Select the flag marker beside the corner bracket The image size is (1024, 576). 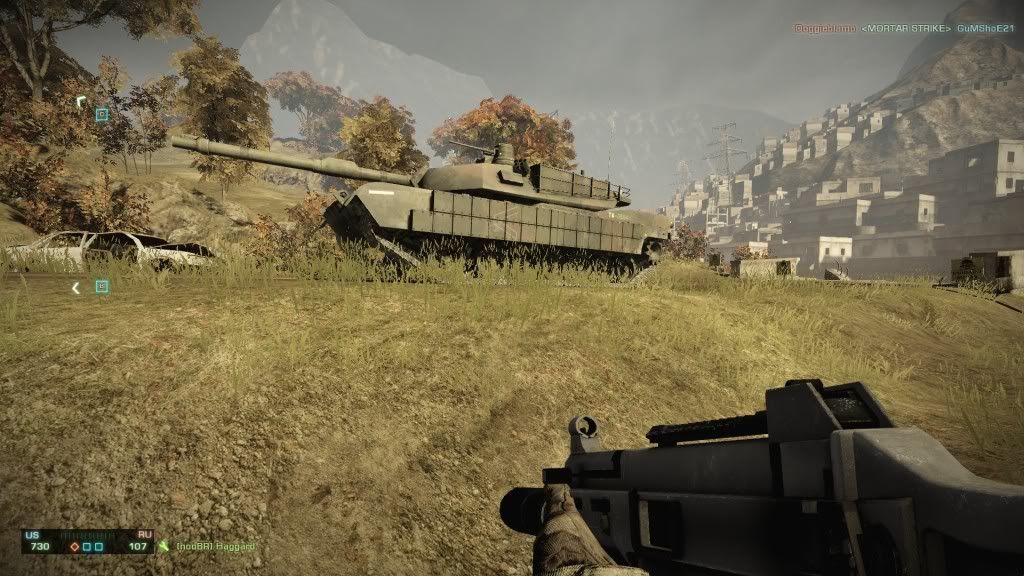click(x=101, y=115)
